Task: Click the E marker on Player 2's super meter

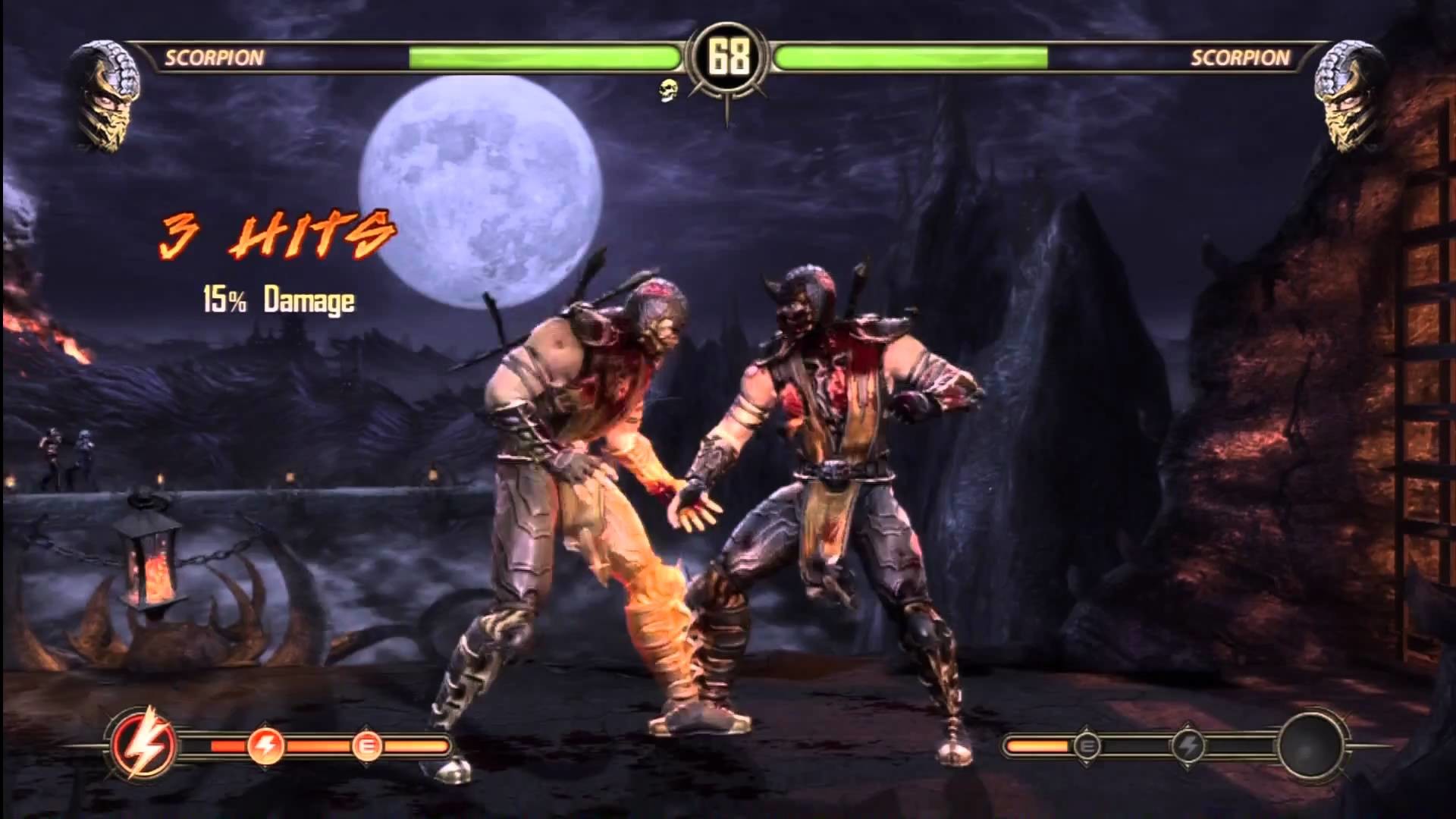Action: 1086,747
